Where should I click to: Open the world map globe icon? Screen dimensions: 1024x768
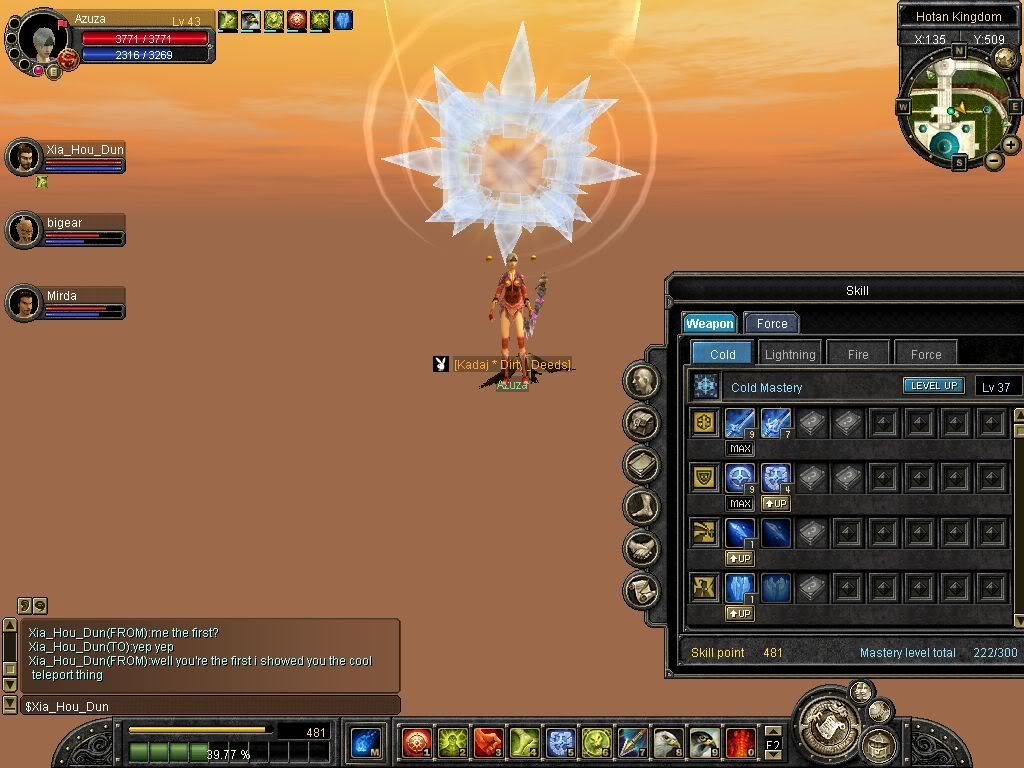[x=1005, y=59]
